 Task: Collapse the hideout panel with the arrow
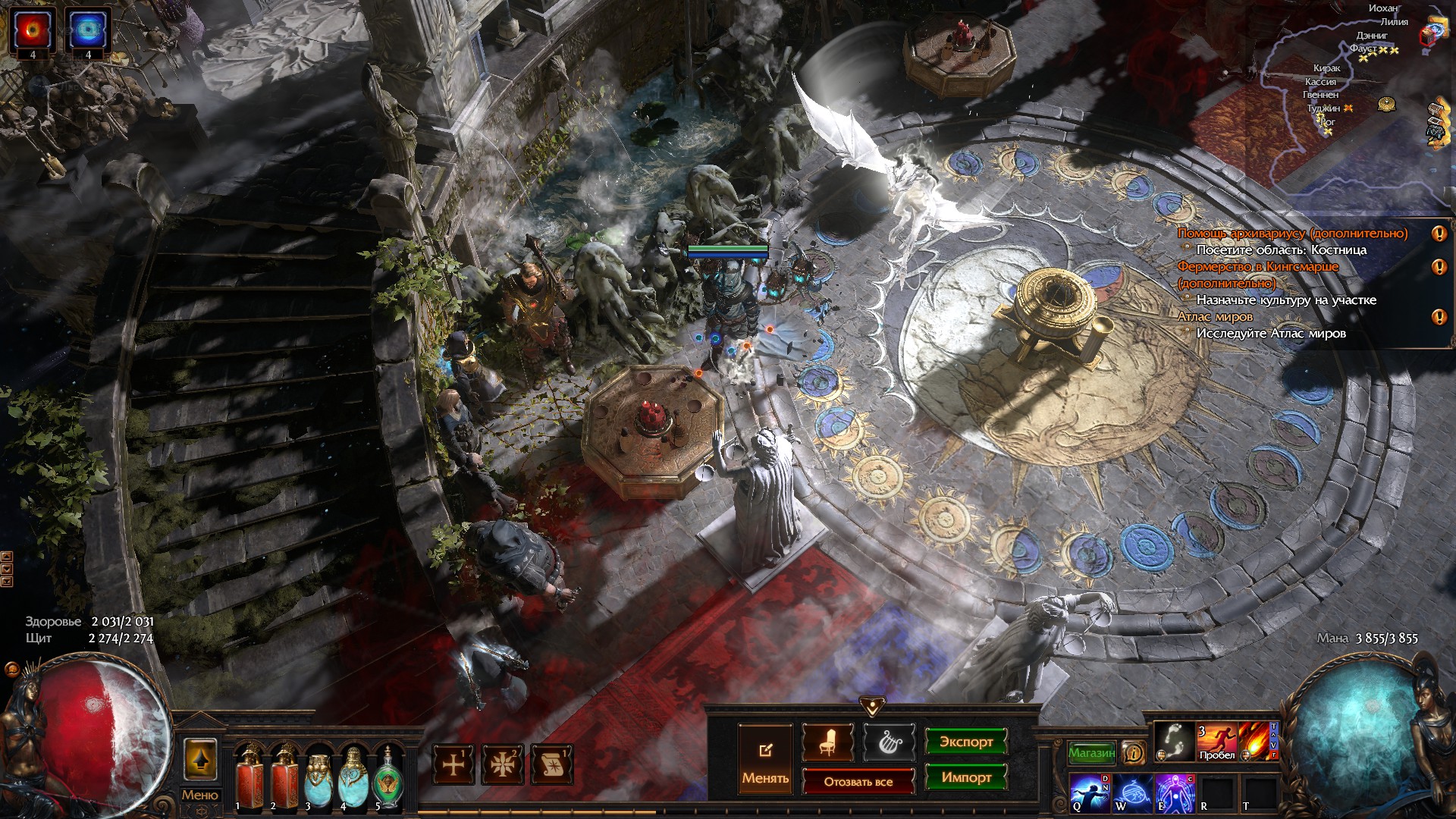pyautogui.click(x=872, y=707)
